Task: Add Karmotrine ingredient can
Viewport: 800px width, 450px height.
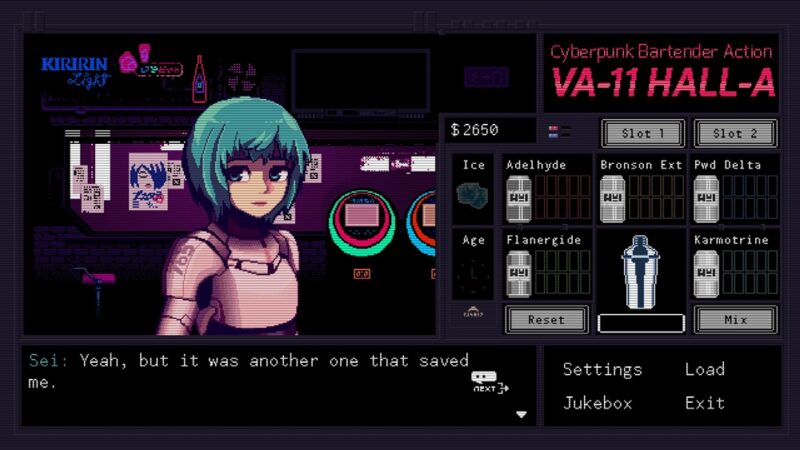Action: pos(706,272)
